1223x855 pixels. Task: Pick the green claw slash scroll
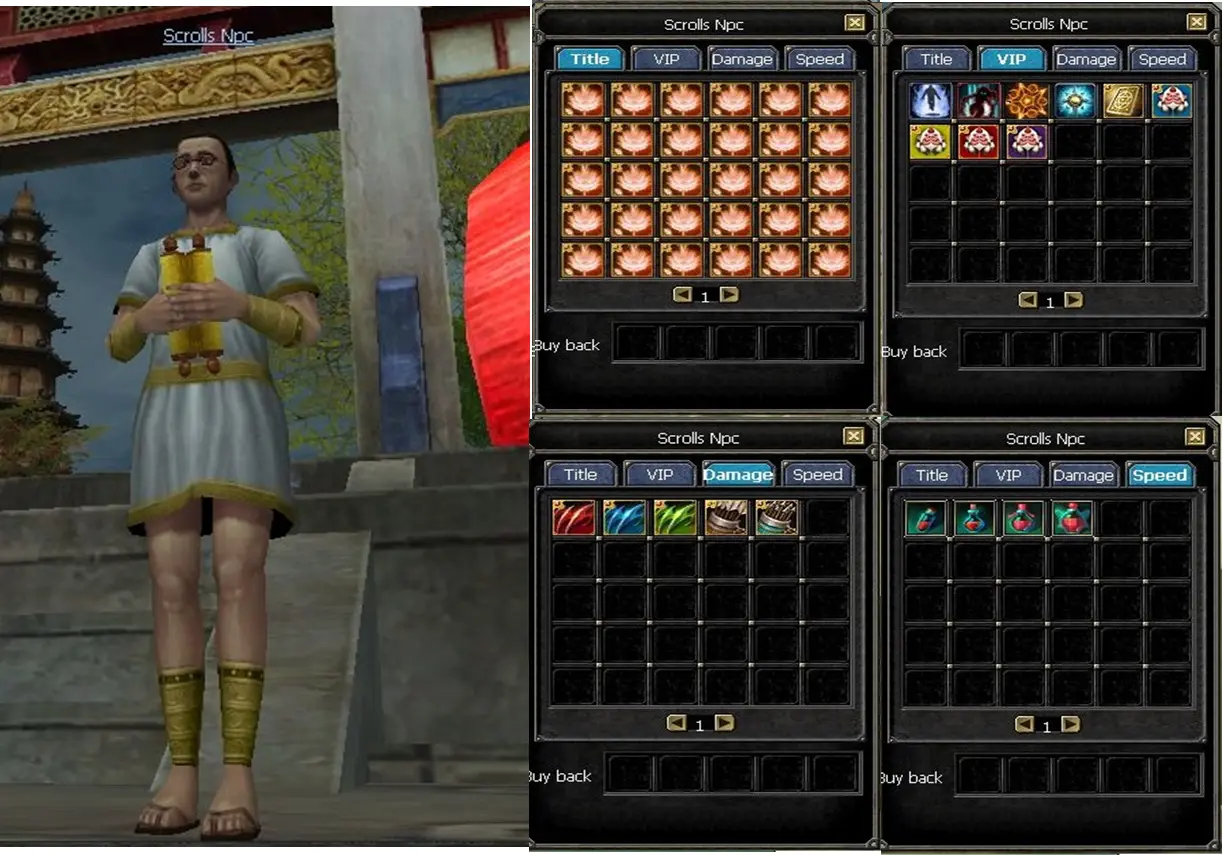674,518
